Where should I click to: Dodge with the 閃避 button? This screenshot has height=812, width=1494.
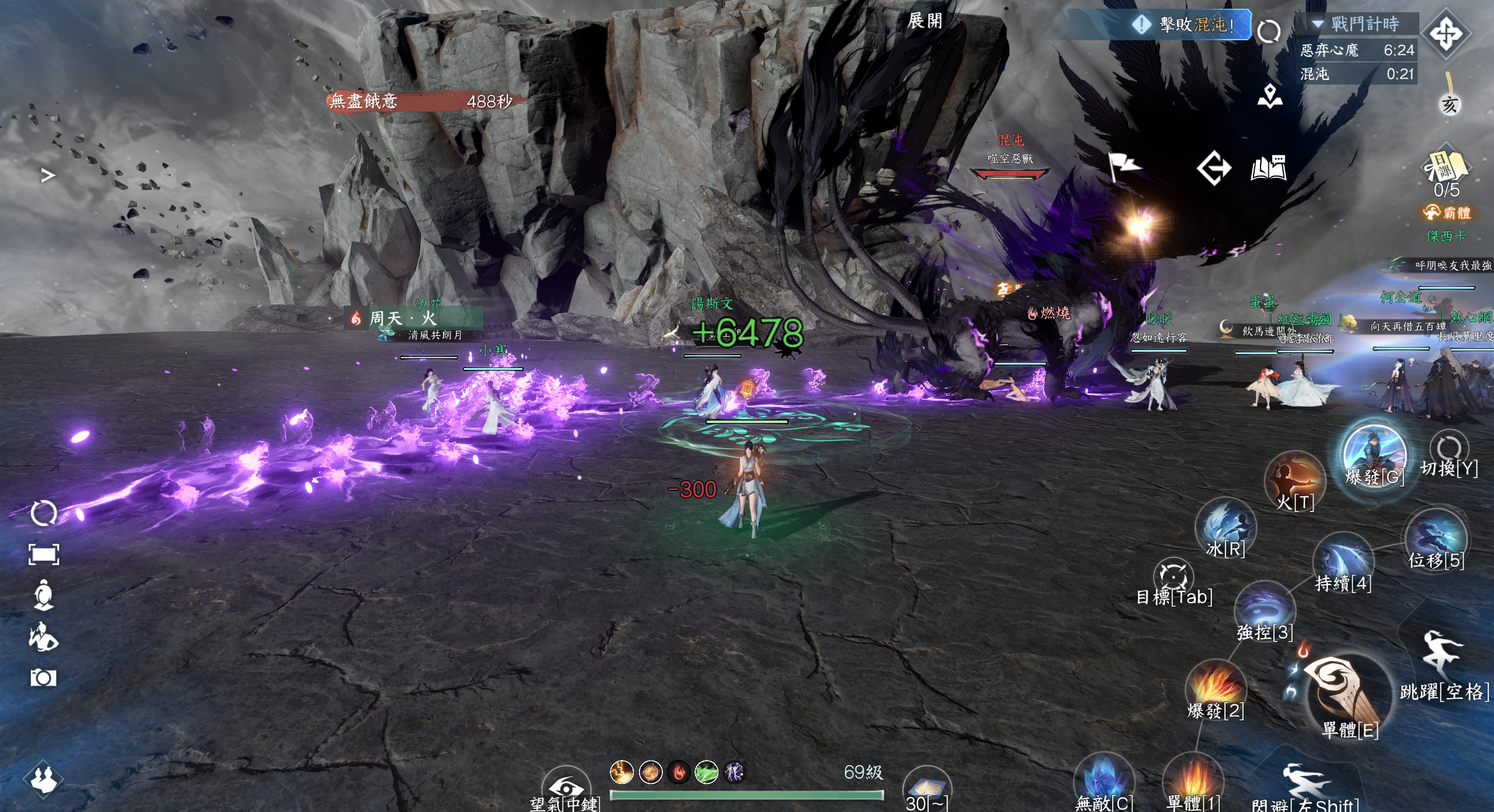tap(1305, 785)
